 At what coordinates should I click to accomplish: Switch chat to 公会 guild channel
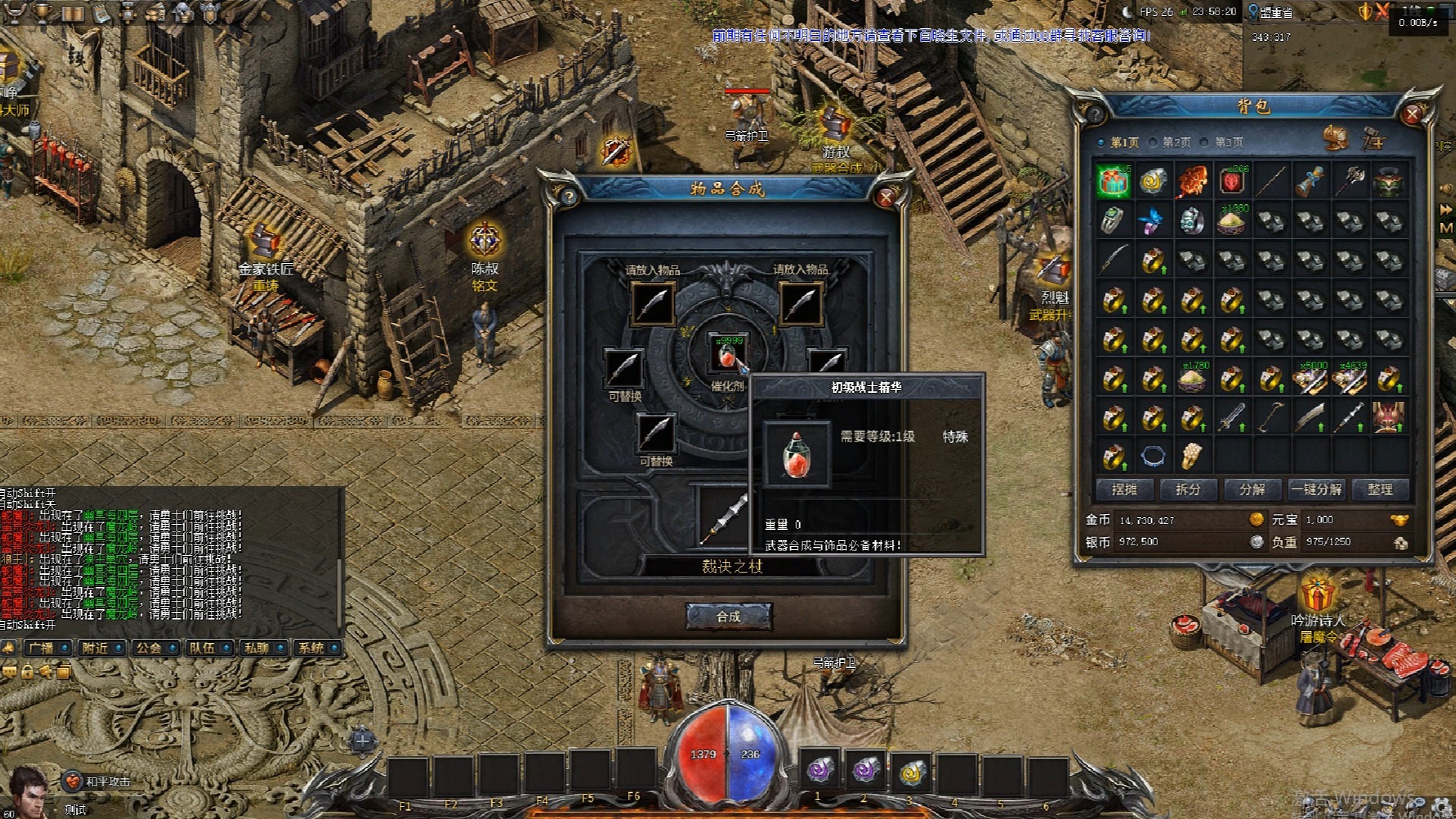[x=154, y=648]
